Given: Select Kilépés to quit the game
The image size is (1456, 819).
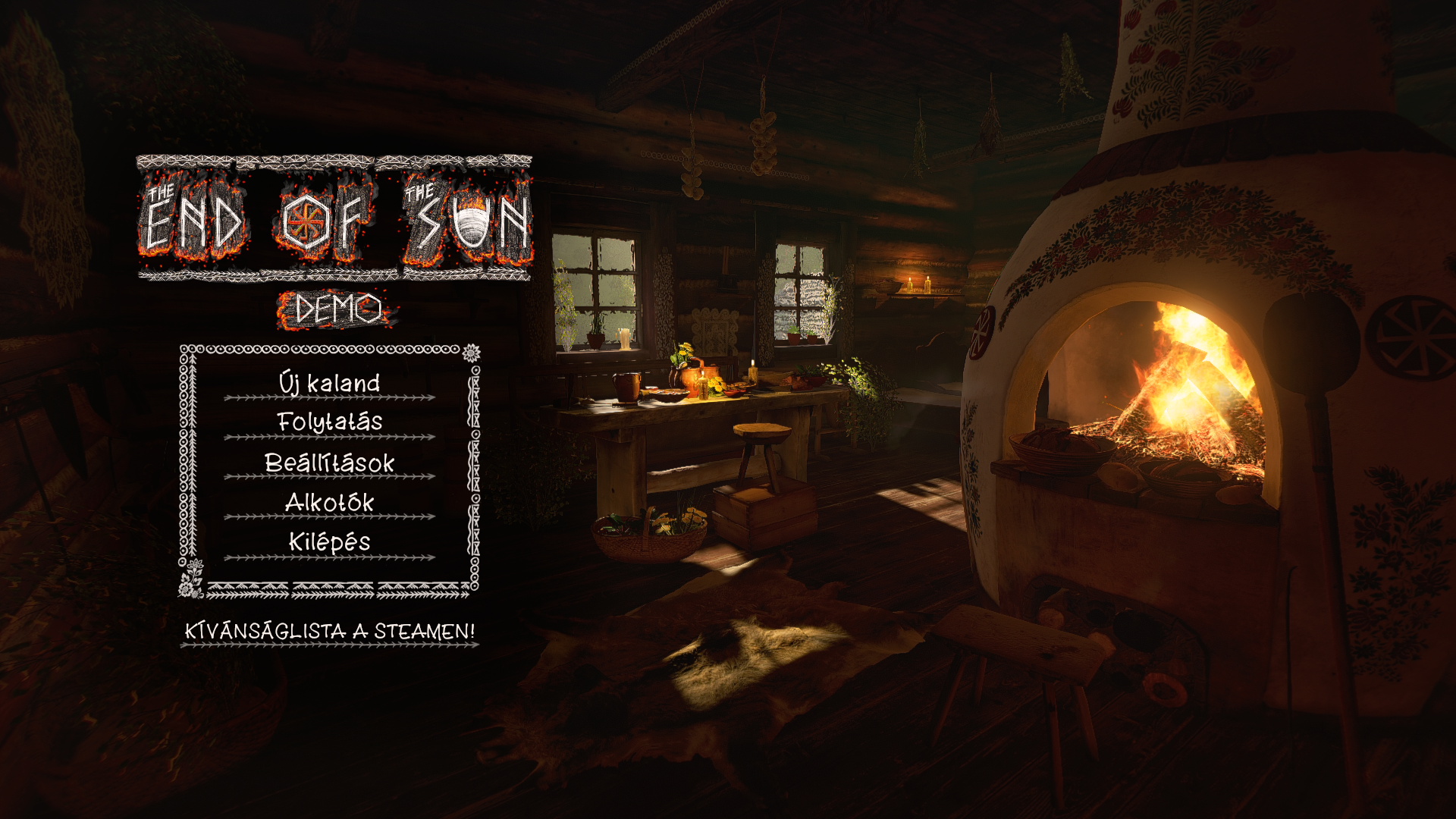Looking at the screenshot, I should (x=329, y=542).
